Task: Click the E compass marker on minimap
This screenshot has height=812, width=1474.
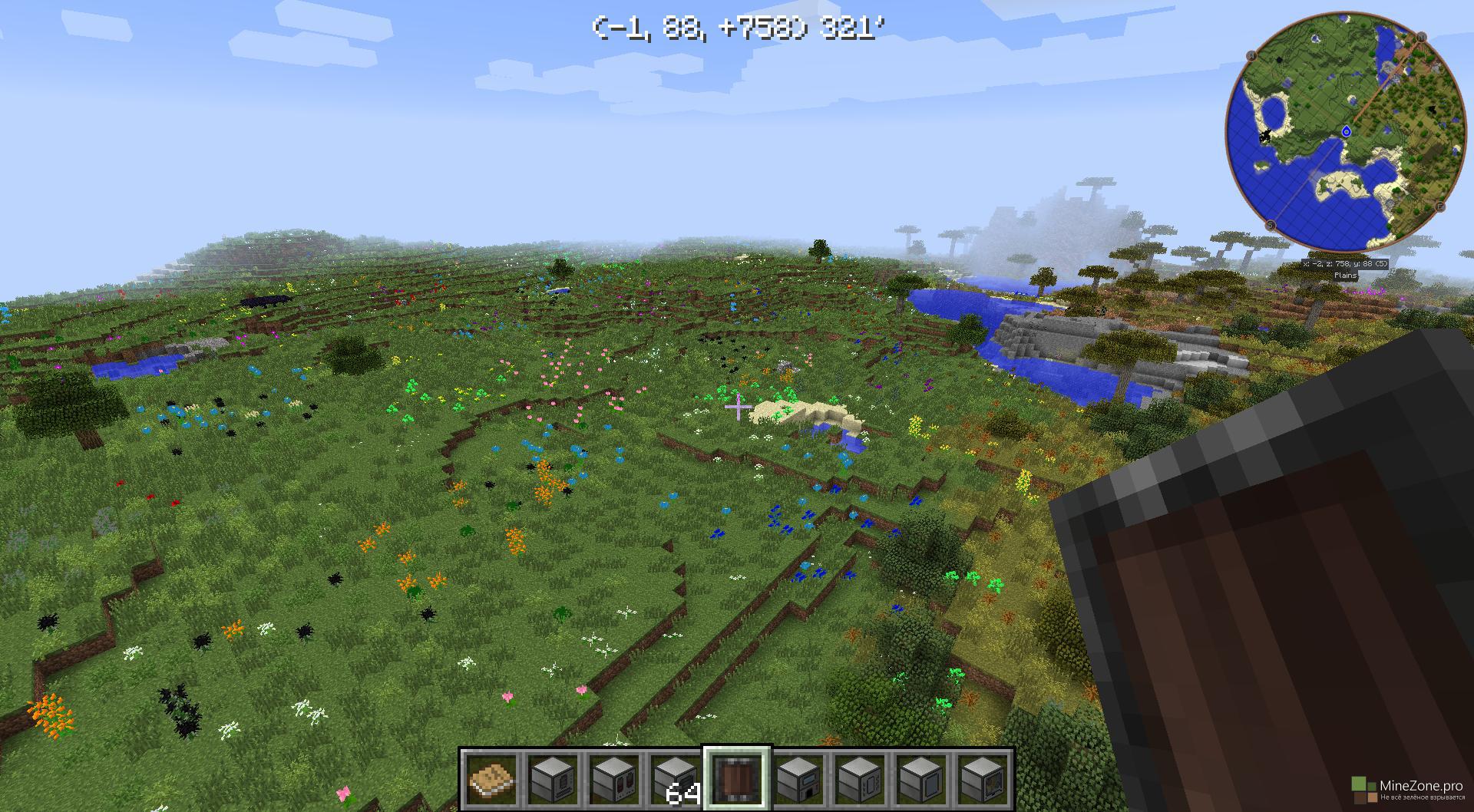Action: 1439,206
